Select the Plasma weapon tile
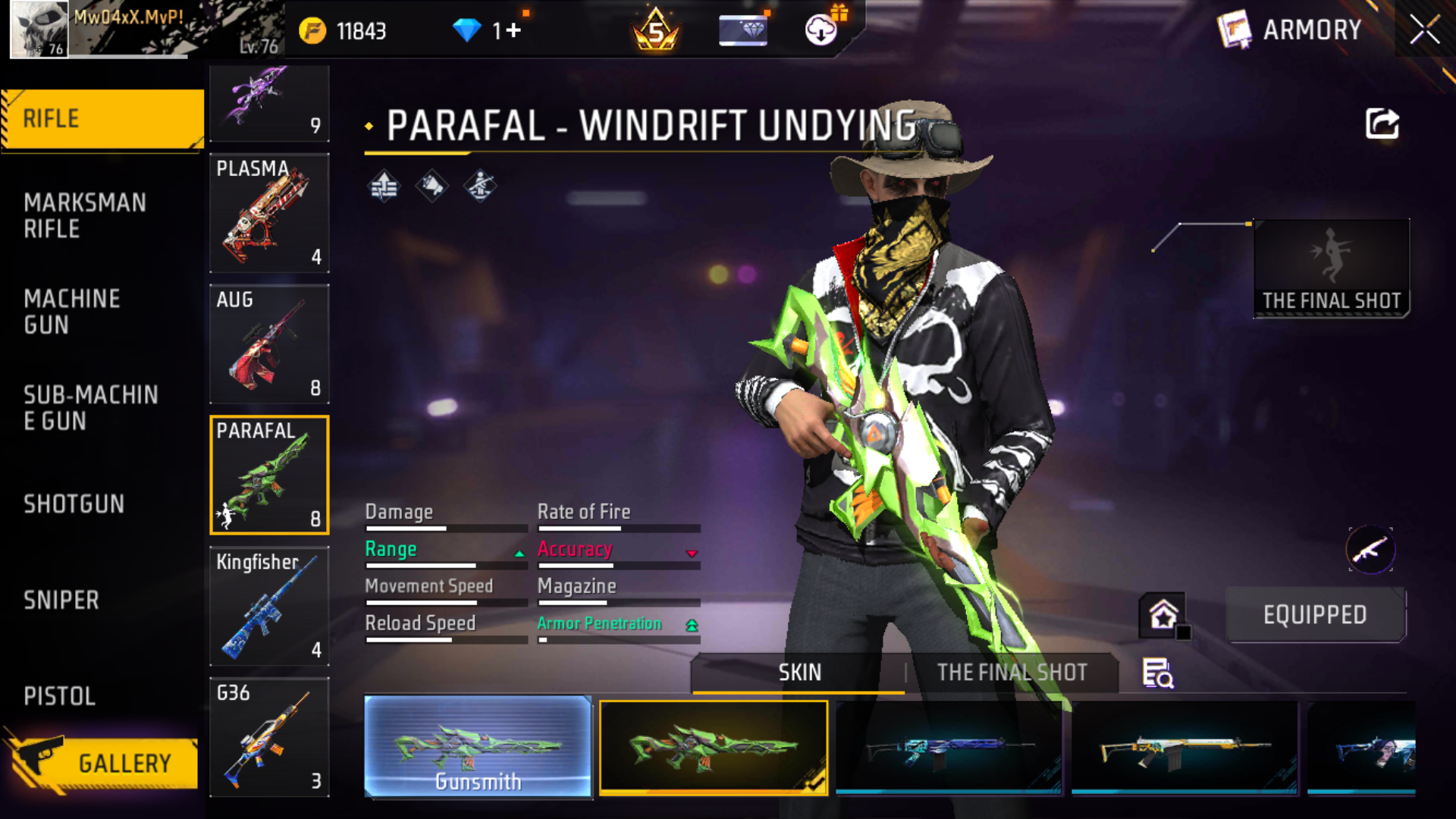 [269, 212]
